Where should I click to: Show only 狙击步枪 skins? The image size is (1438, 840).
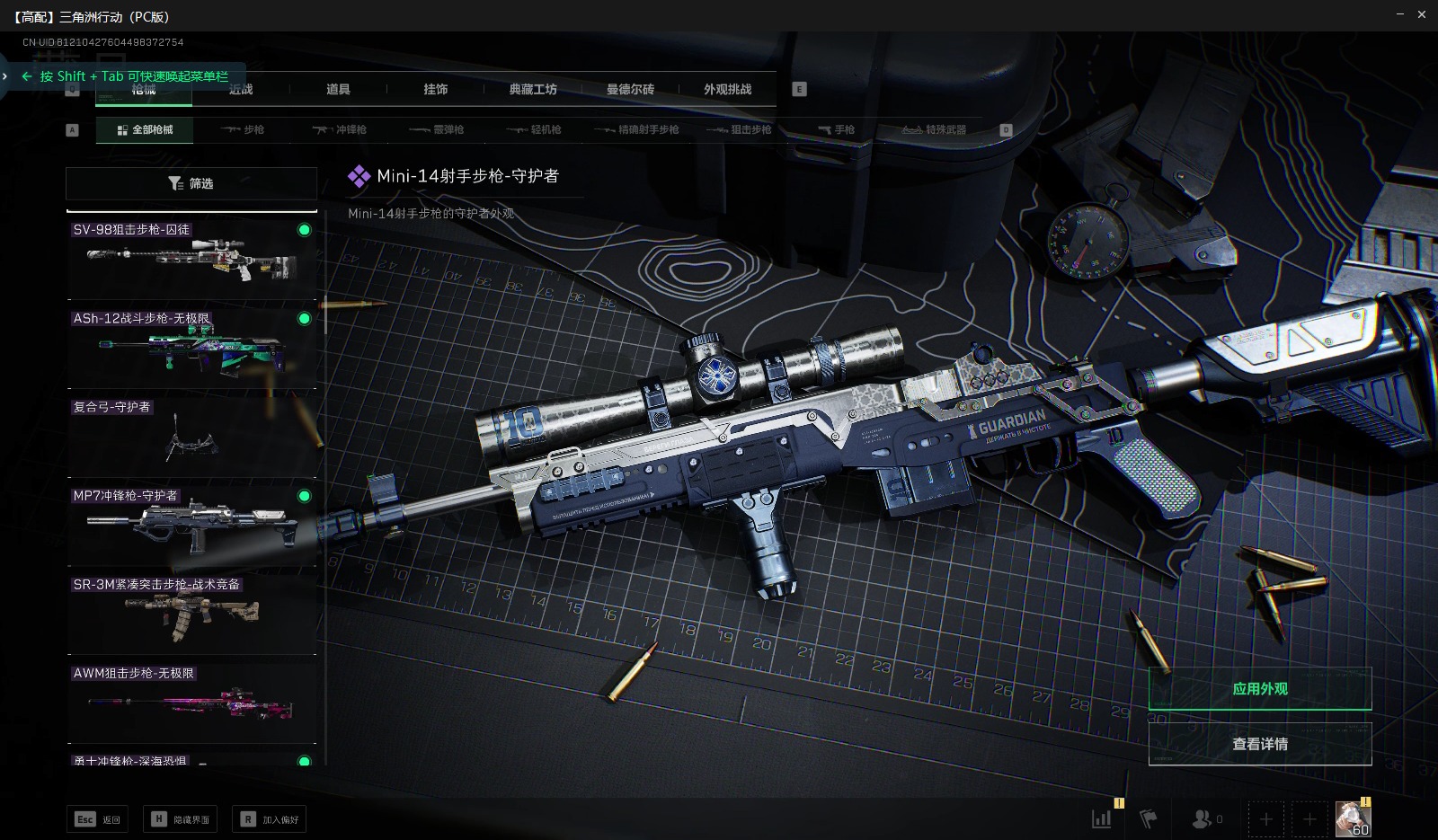740,129
